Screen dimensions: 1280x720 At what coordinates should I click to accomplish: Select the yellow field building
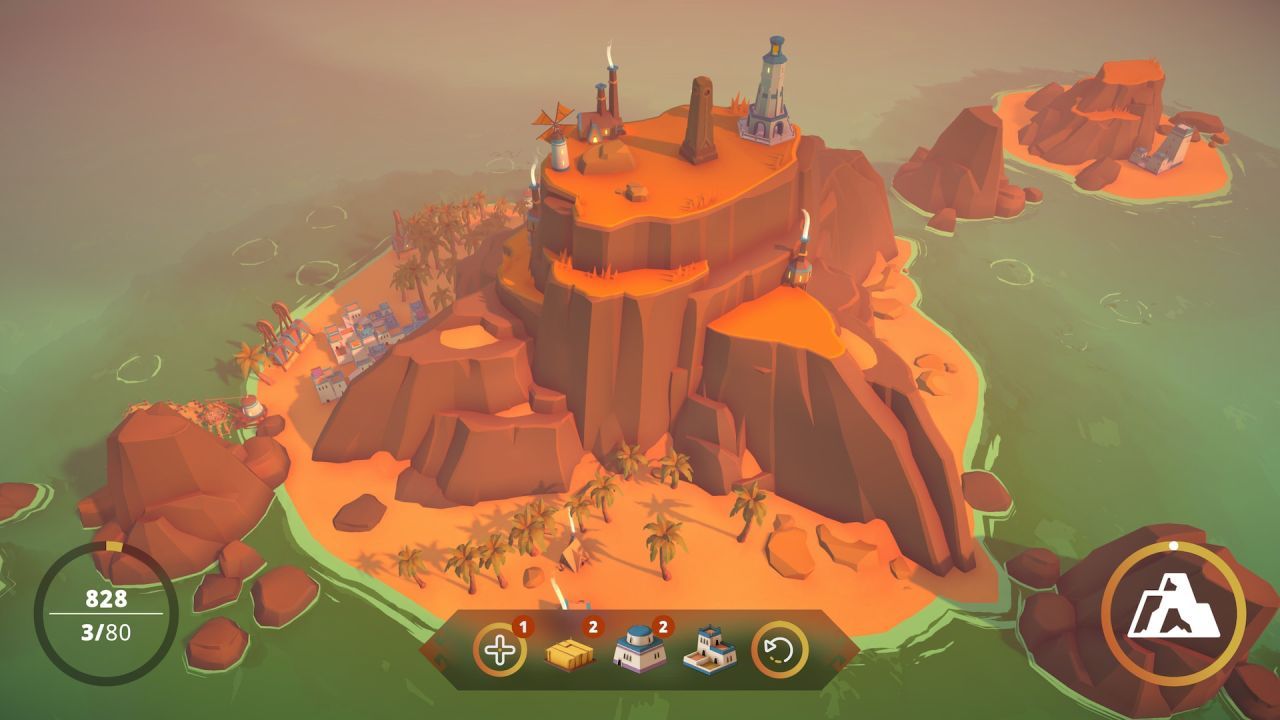(569, 652)
